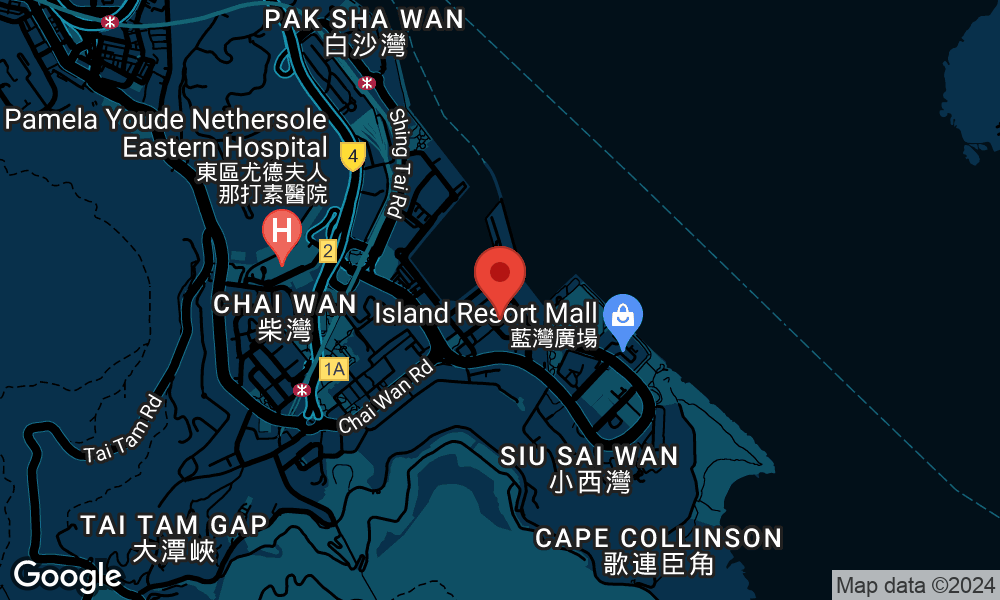Select the MTR station icon below Chai Wan
The width and height of the screenshot is (1000, 600).
pos(302,389)
